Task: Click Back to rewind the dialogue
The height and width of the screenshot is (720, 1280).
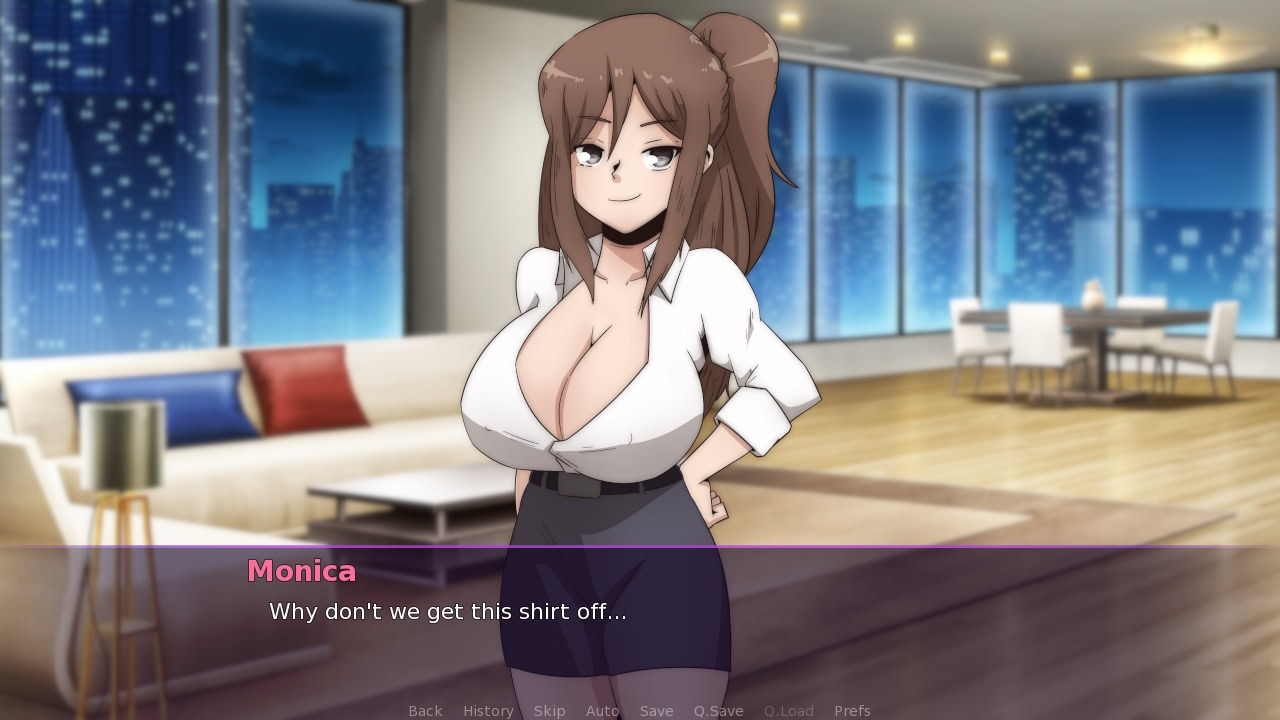Action: coord(425,710)
